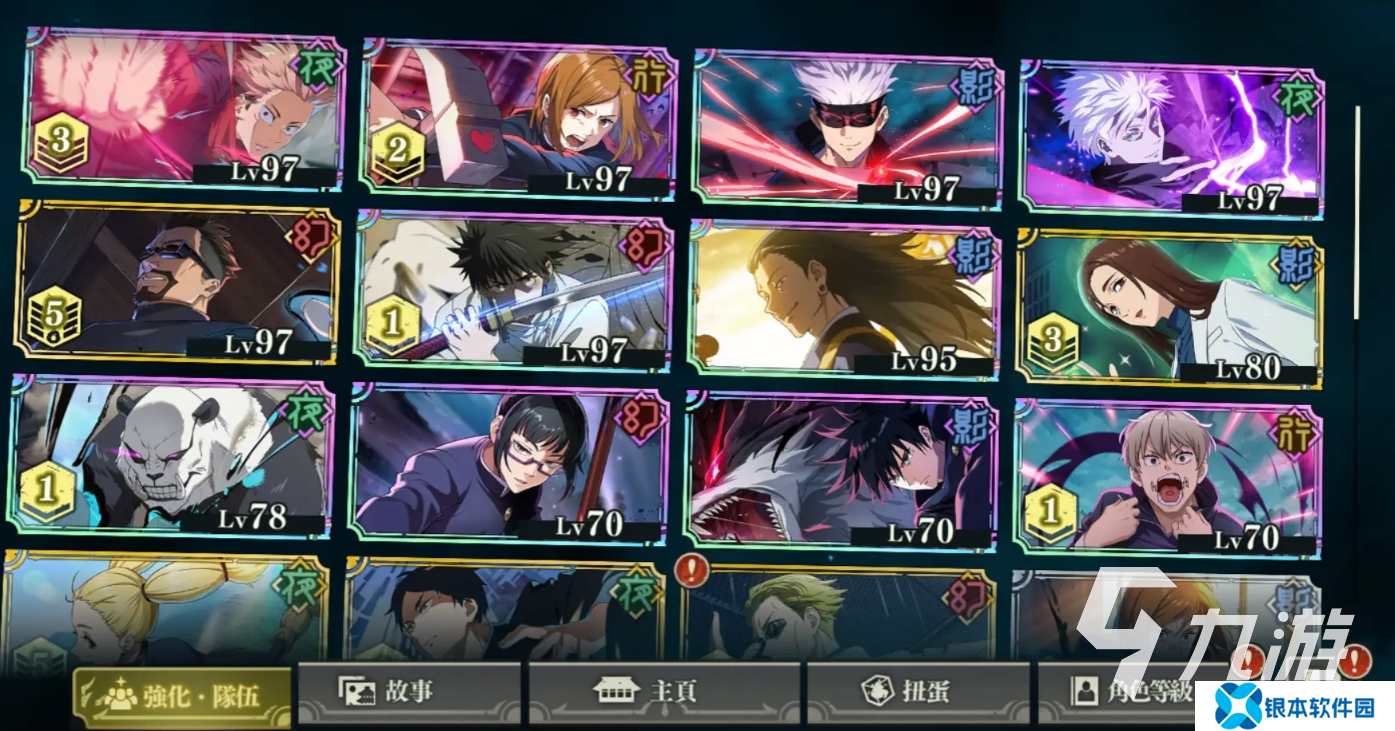Choose the glasses girl card Lv70

point(508,465)
